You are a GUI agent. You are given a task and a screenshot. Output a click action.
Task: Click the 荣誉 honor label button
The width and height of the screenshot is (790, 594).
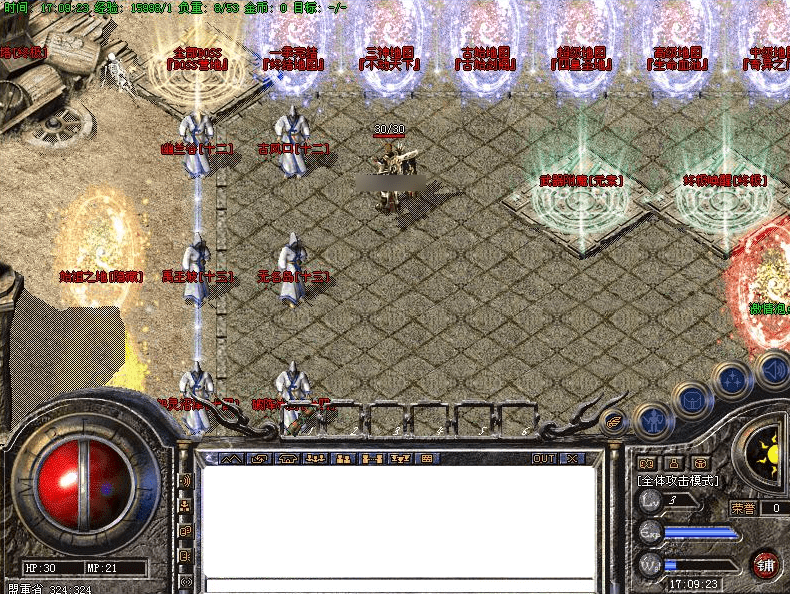pyautogui.click(x=743, y=508)
